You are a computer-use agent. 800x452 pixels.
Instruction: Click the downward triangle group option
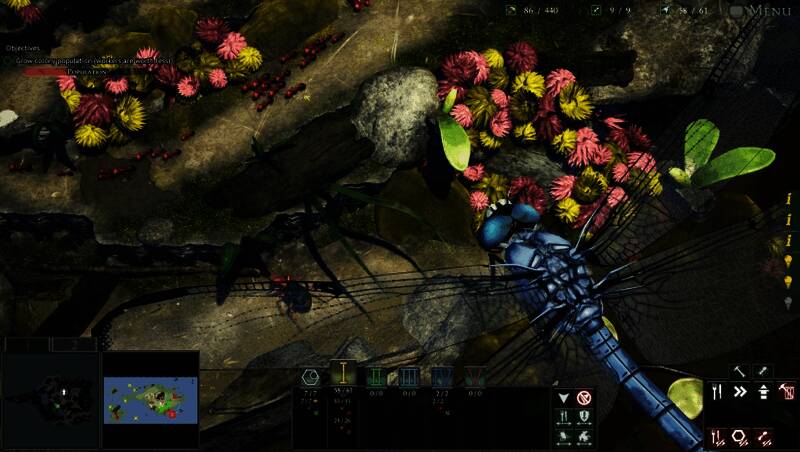pos(563,397)
